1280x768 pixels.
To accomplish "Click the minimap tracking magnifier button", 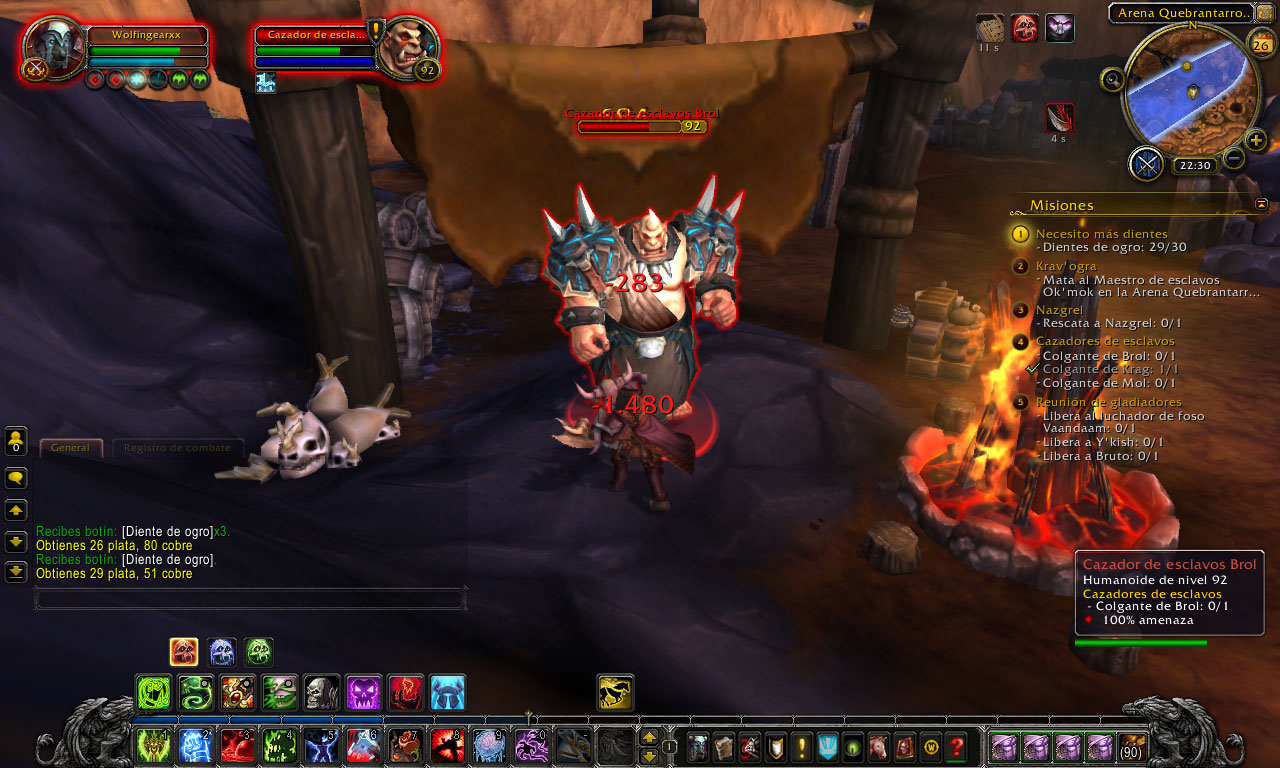I will pos(1111,79).
